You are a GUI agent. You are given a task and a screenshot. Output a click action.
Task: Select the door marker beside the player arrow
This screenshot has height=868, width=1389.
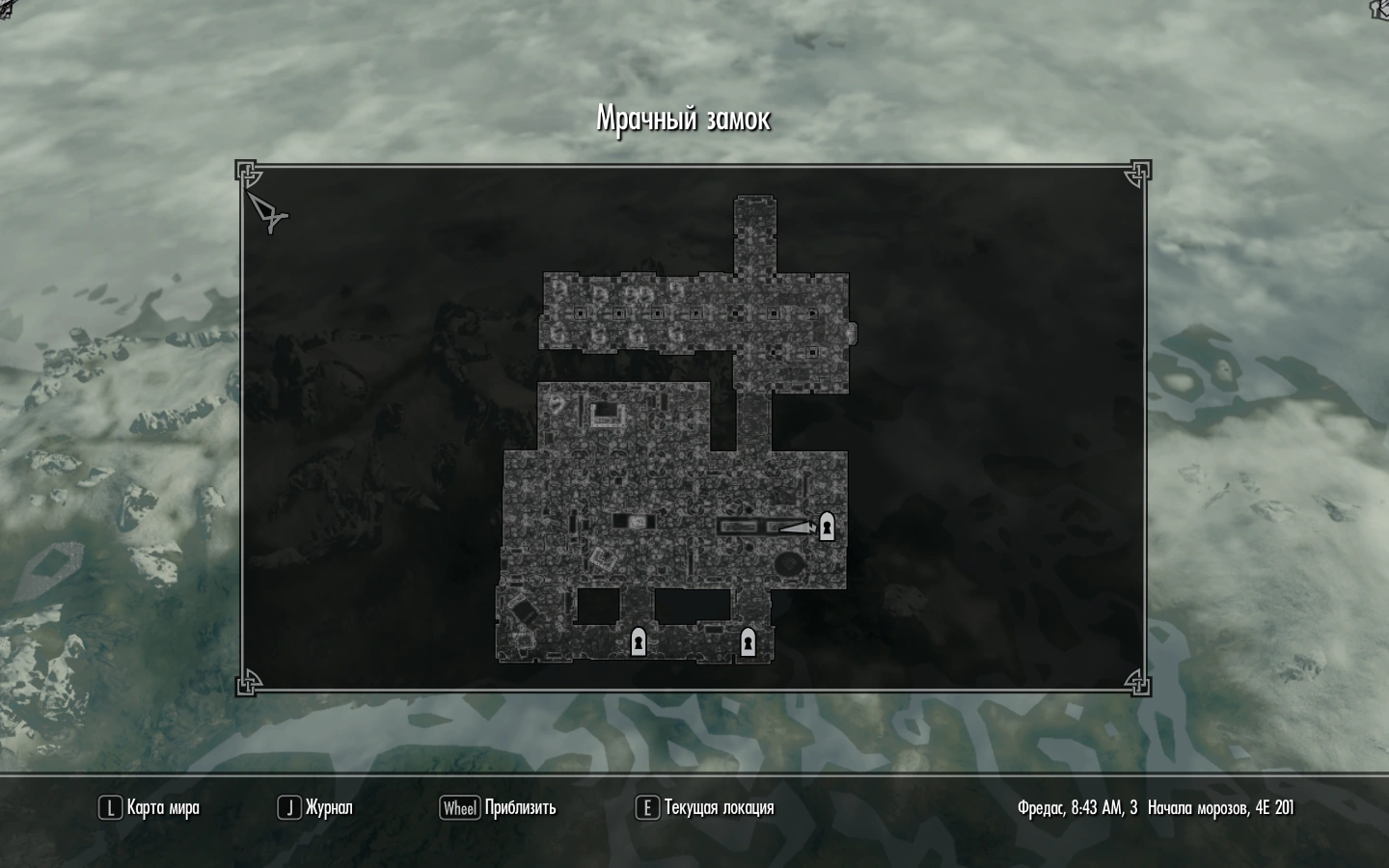coord(827,527)
